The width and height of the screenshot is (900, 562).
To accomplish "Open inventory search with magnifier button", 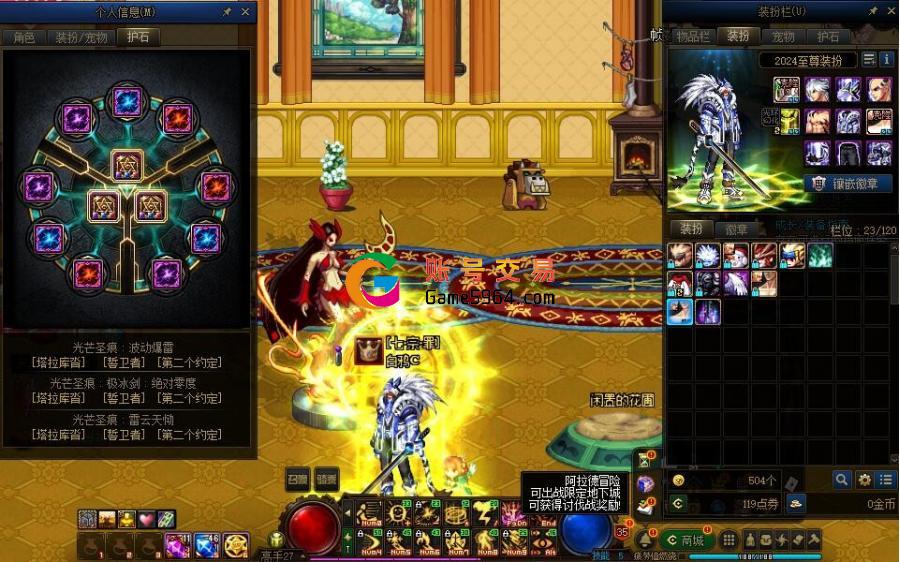I will click(x=842, y=480).
